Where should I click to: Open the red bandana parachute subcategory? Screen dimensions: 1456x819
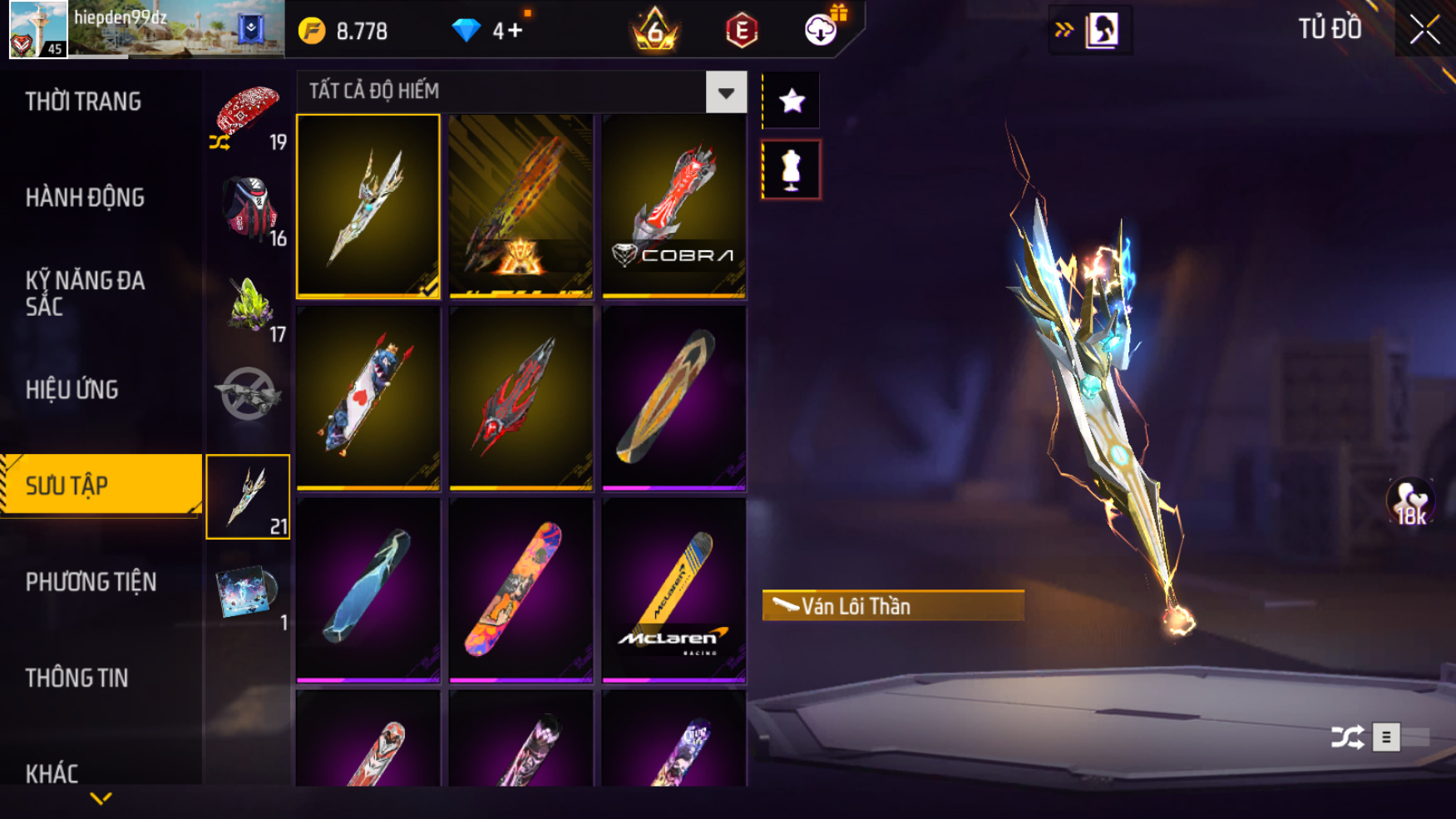(x=248, y=116)
